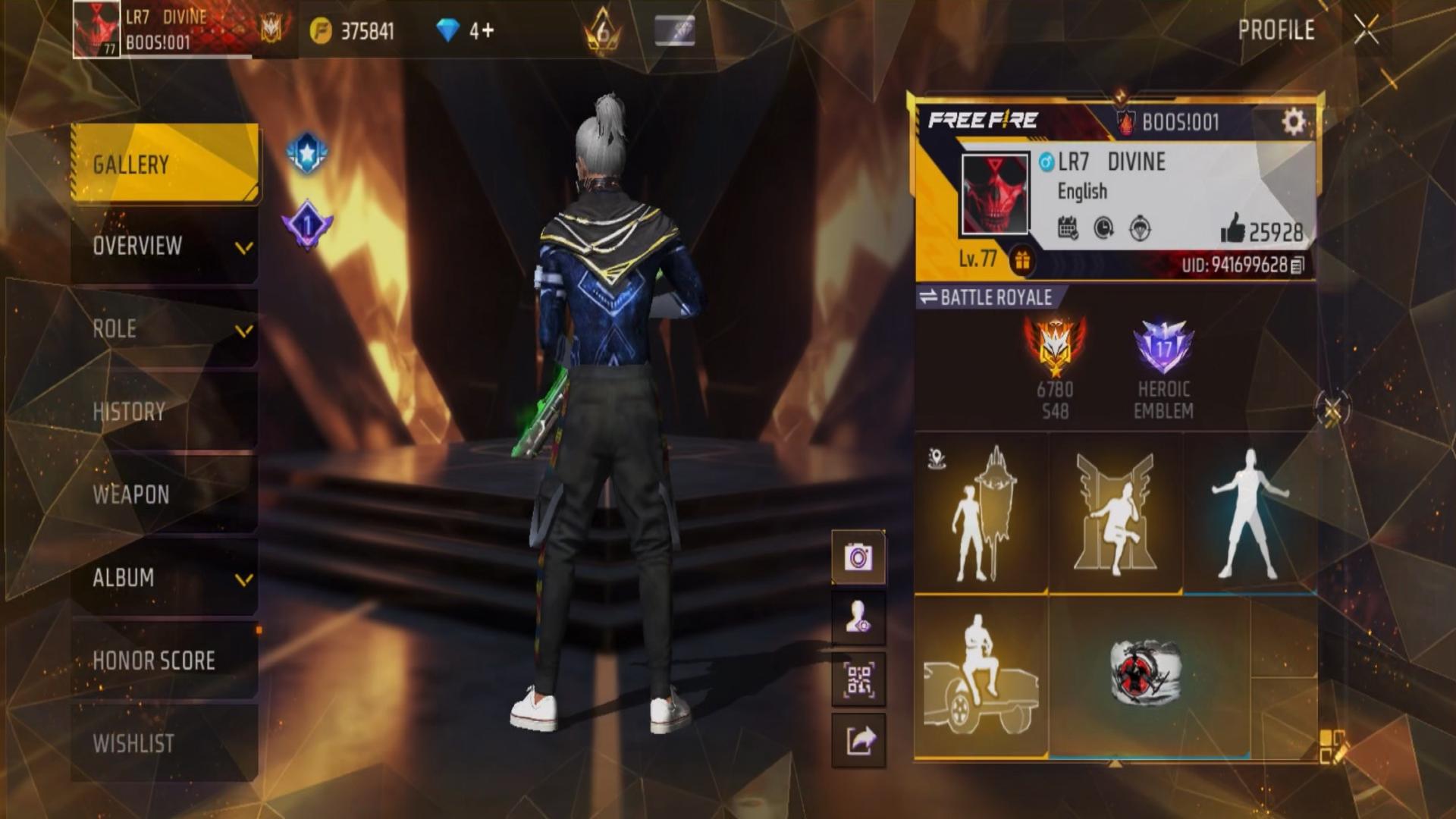Select the car sitting emote slot
The height and width of the screenshot is (819, 1456).
click(981, 676)
